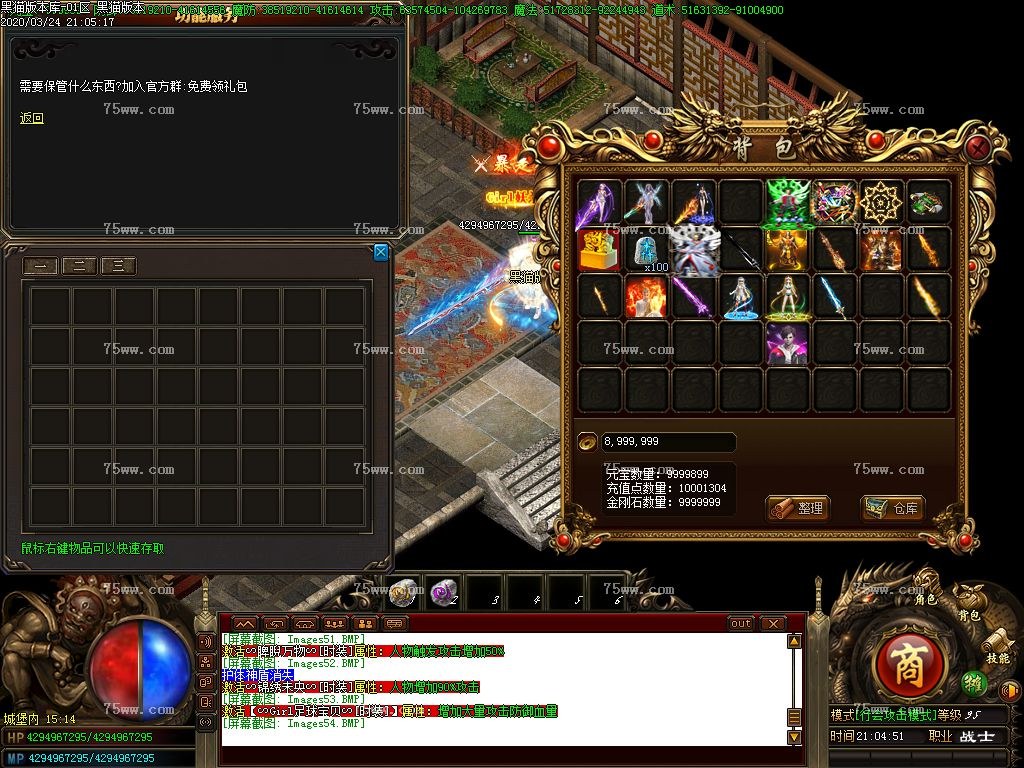
Task: Select the ice-blue sword item
Action: [x=834, y=297]
